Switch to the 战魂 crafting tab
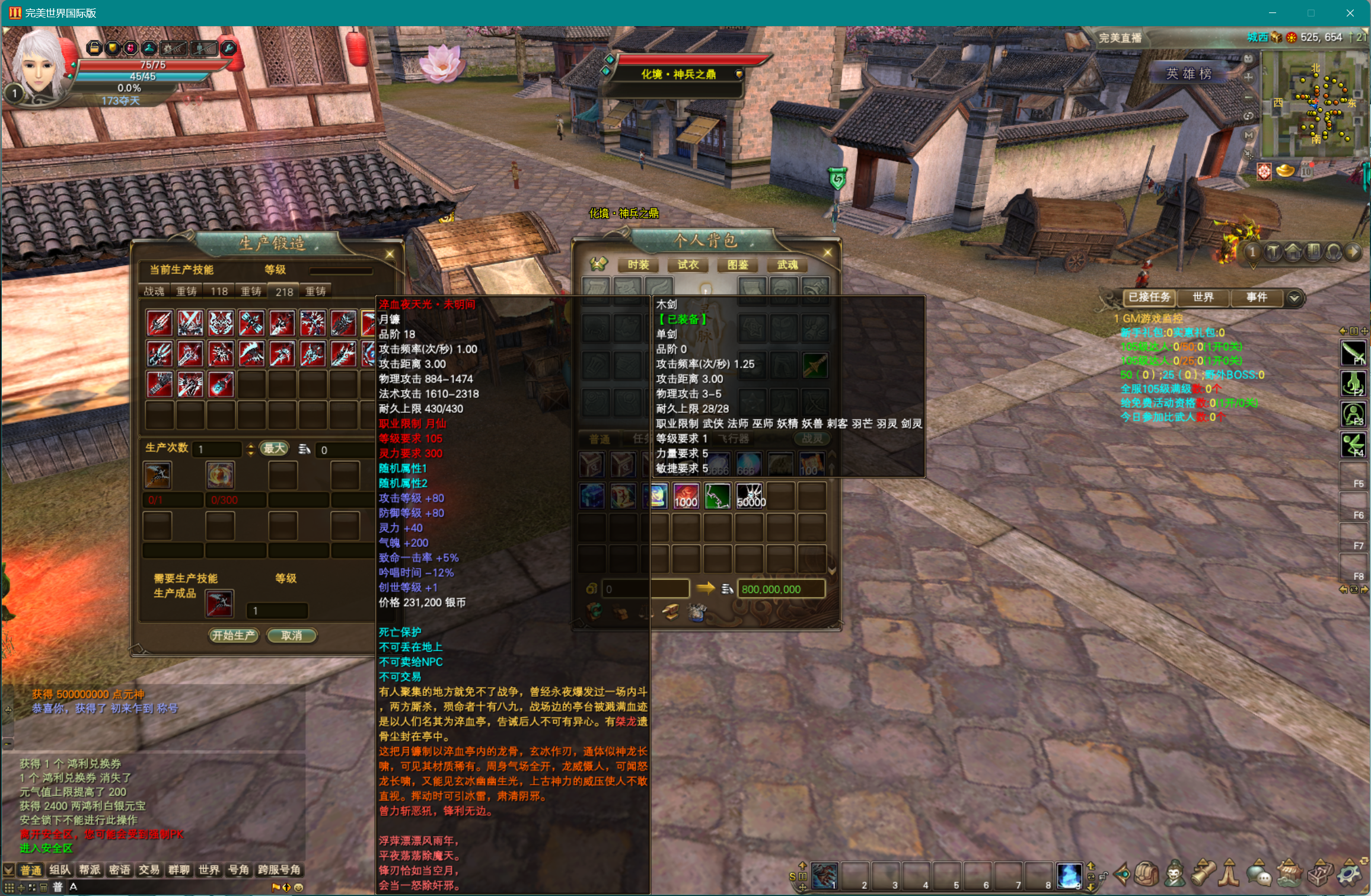1371x896 pixels. (x=154, y=291)
